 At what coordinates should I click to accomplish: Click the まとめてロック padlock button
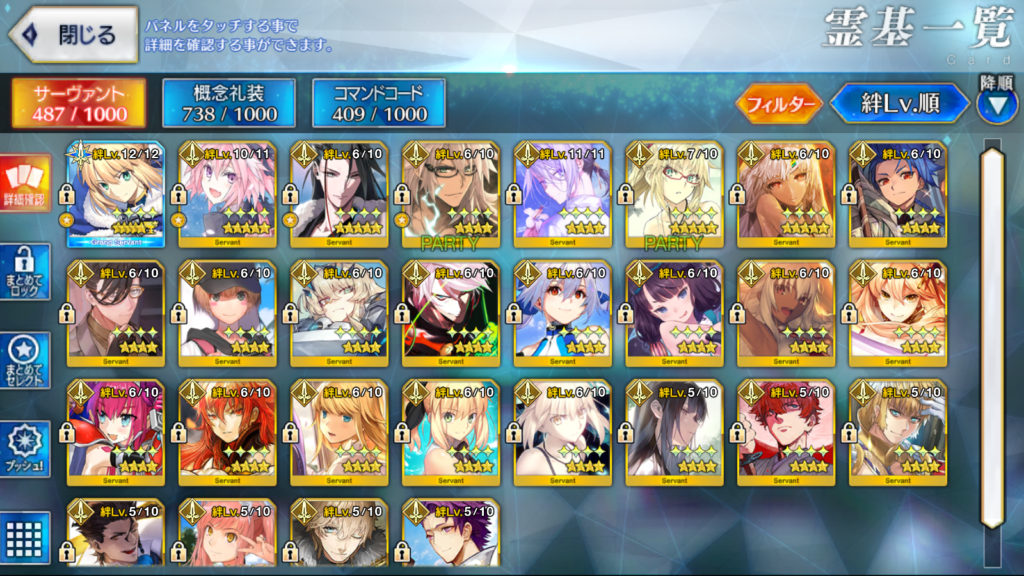pyautogui.click(x=26, y=271)
